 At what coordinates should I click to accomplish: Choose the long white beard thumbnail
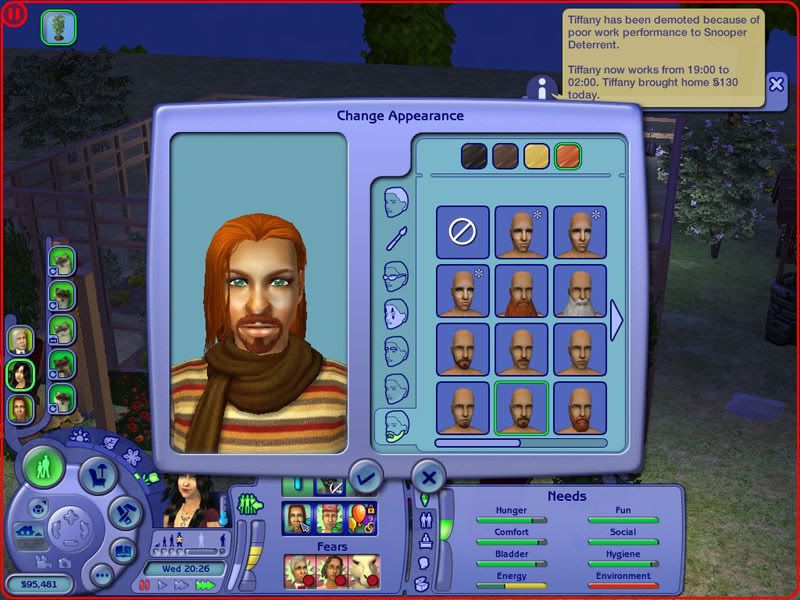(x=579, y=290)
